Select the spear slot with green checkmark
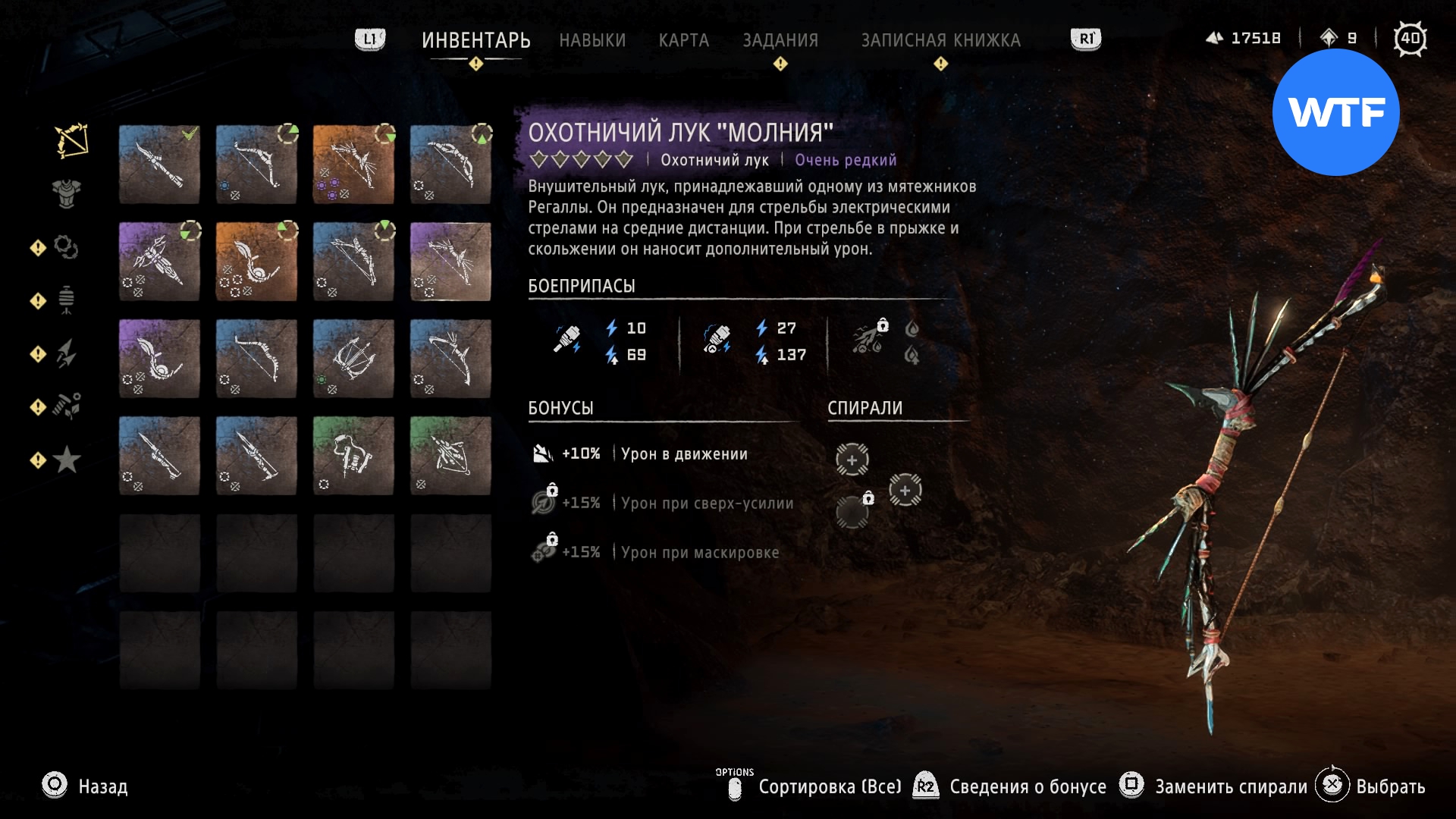The image size is (1456, 819). pos(159,165)
